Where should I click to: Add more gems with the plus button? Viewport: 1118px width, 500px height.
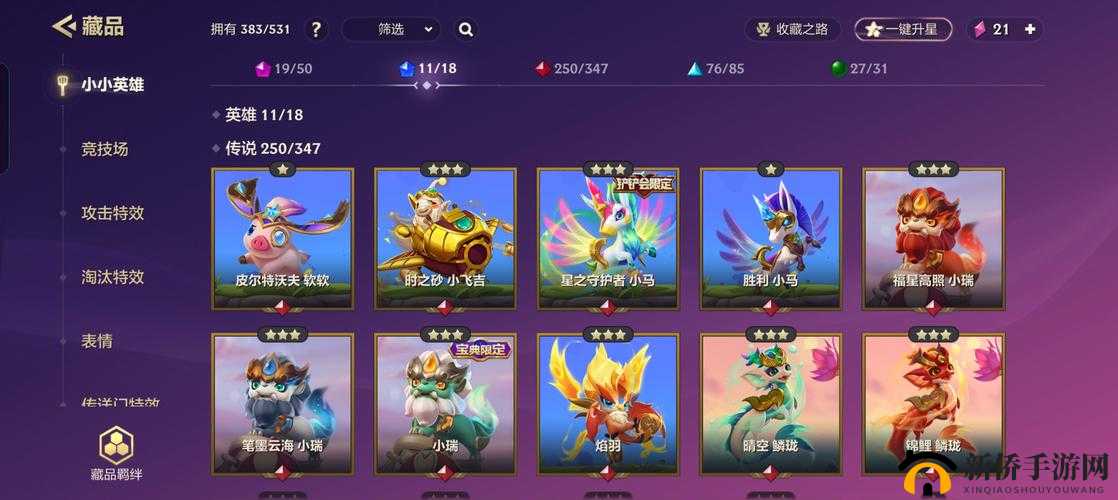[1030, 29]
